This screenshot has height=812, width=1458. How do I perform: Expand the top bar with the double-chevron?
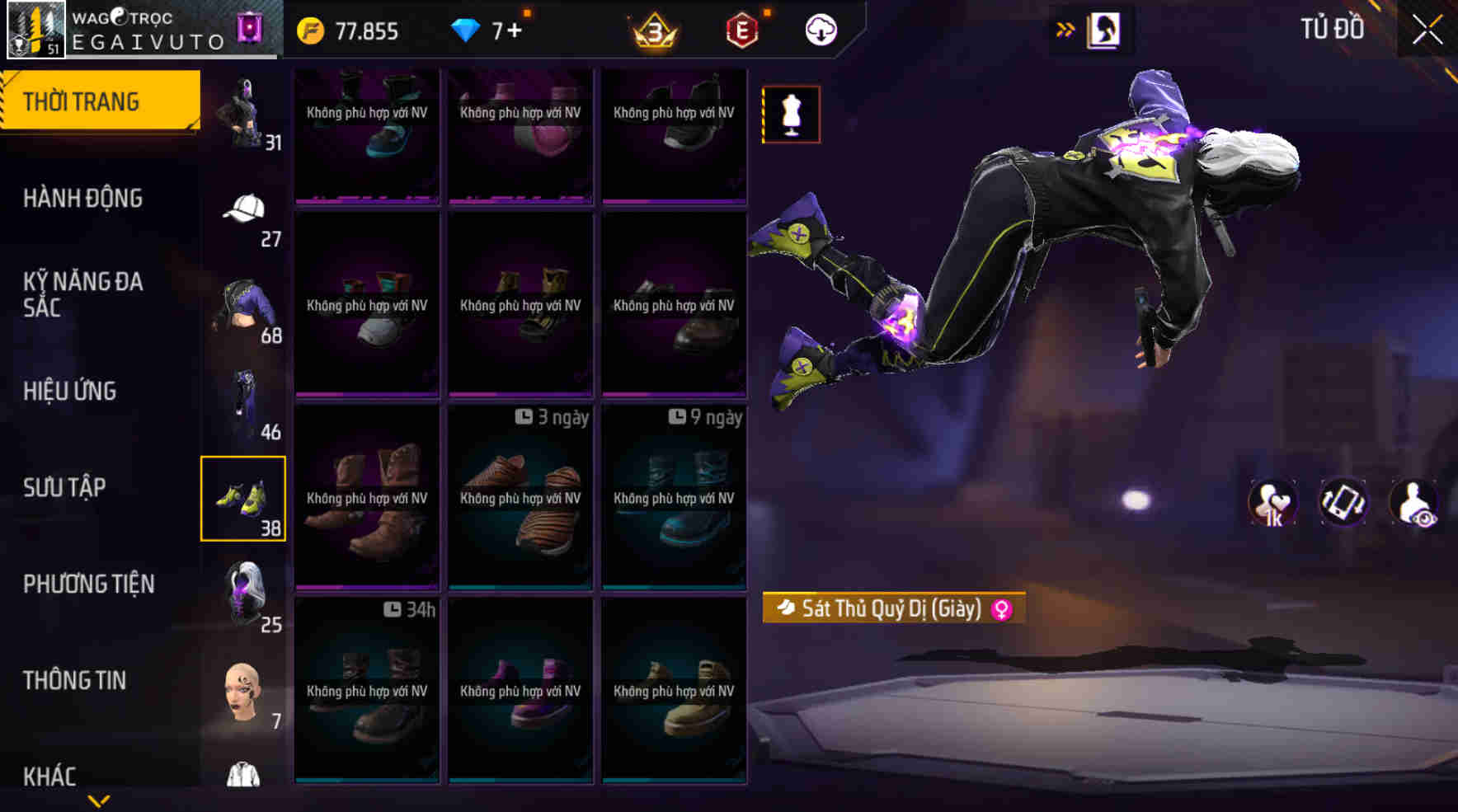(1065, 27)
